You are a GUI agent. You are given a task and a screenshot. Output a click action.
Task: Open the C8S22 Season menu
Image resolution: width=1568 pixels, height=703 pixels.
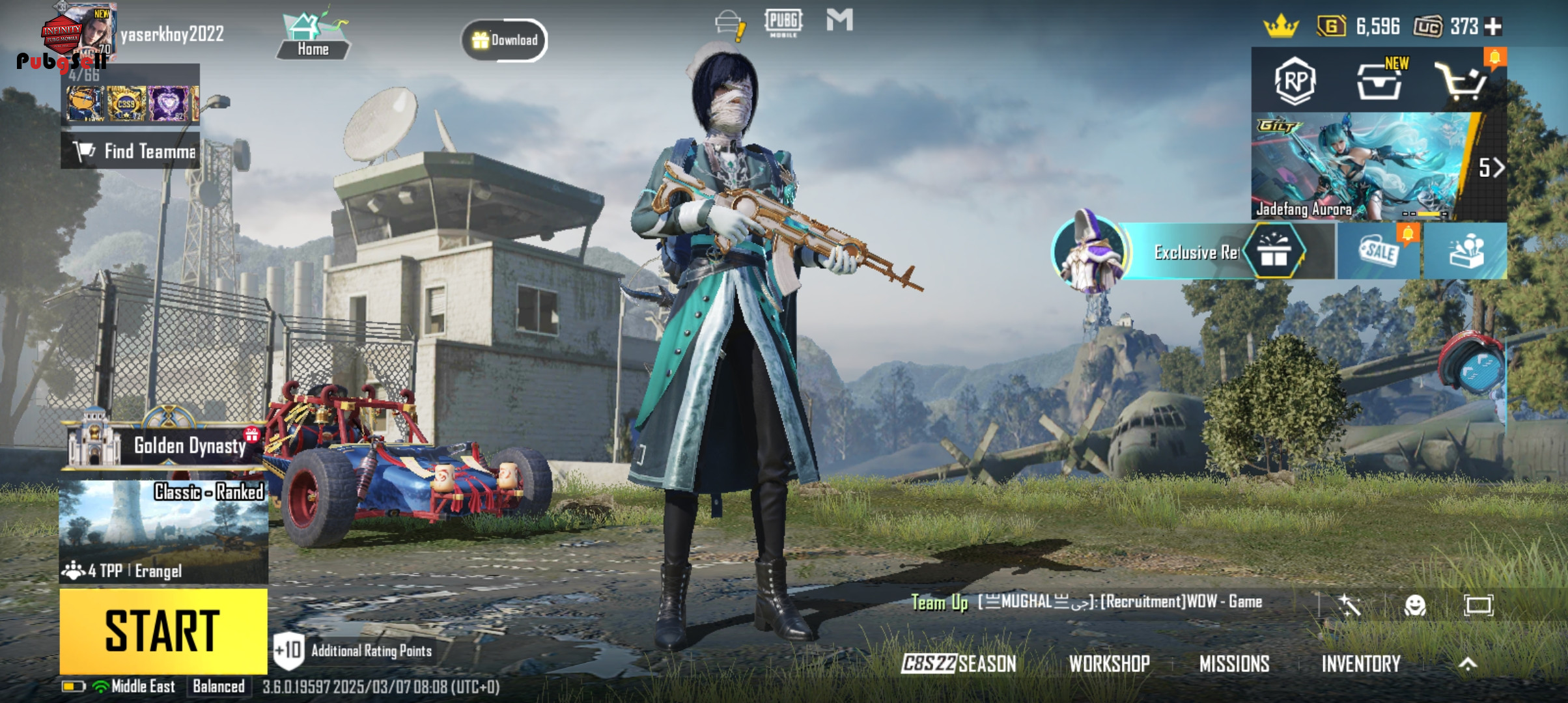coord(959,663)
